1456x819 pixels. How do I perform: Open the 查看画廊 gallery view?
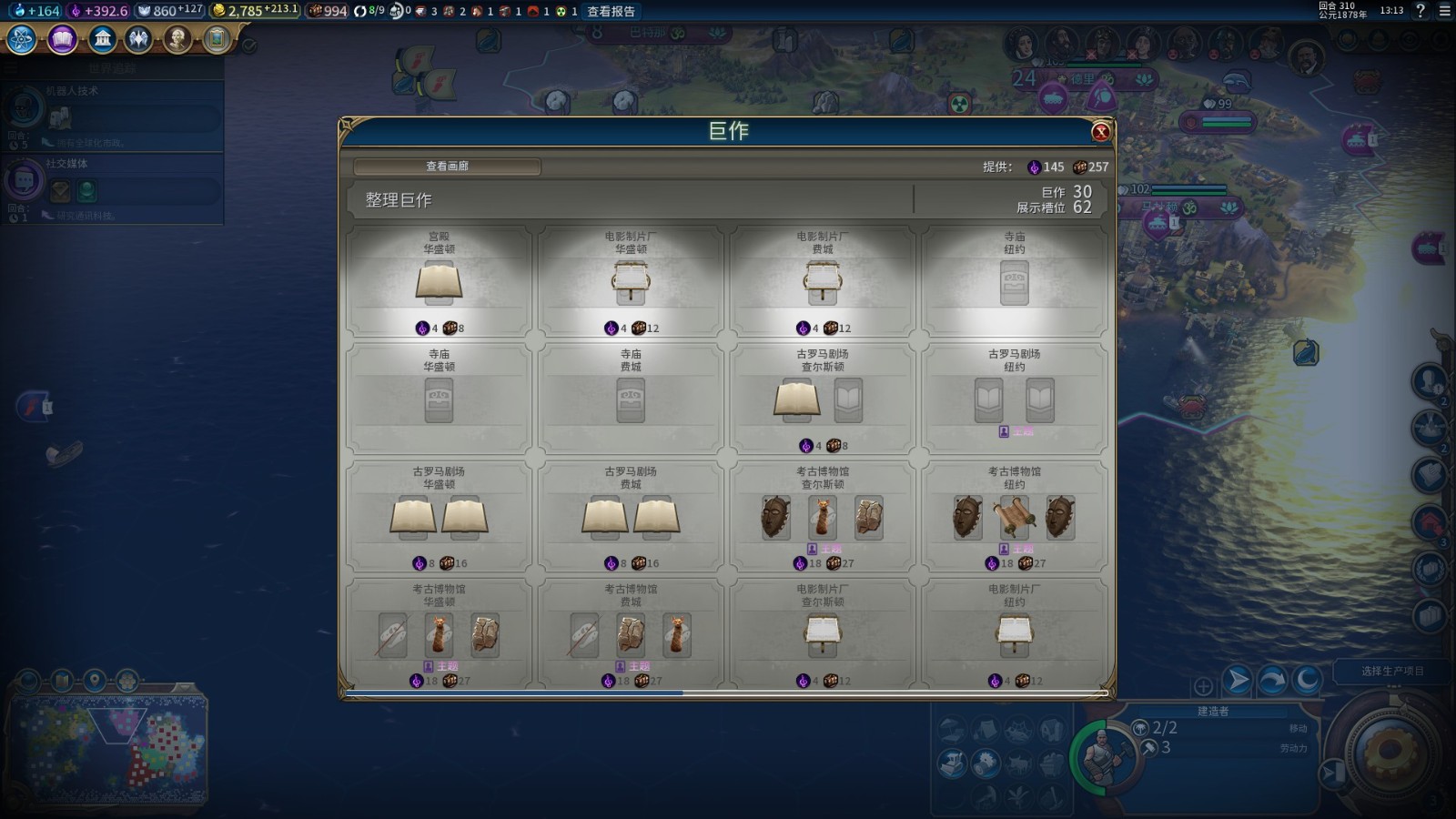click(x=447, y=167)
